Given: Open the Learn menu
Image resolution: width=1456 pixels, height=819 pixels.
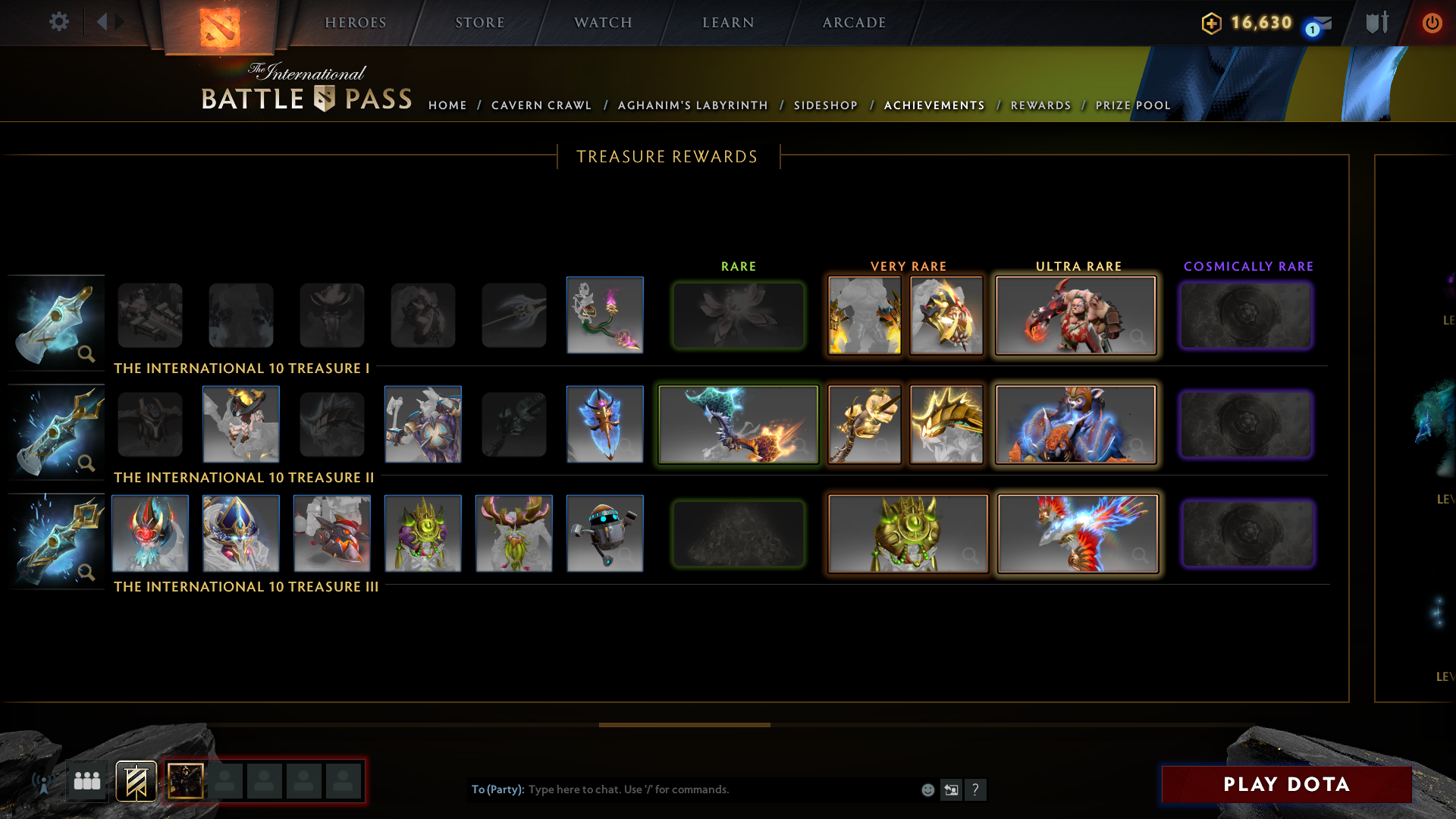Looking at the screenshot, I should 728,23.
